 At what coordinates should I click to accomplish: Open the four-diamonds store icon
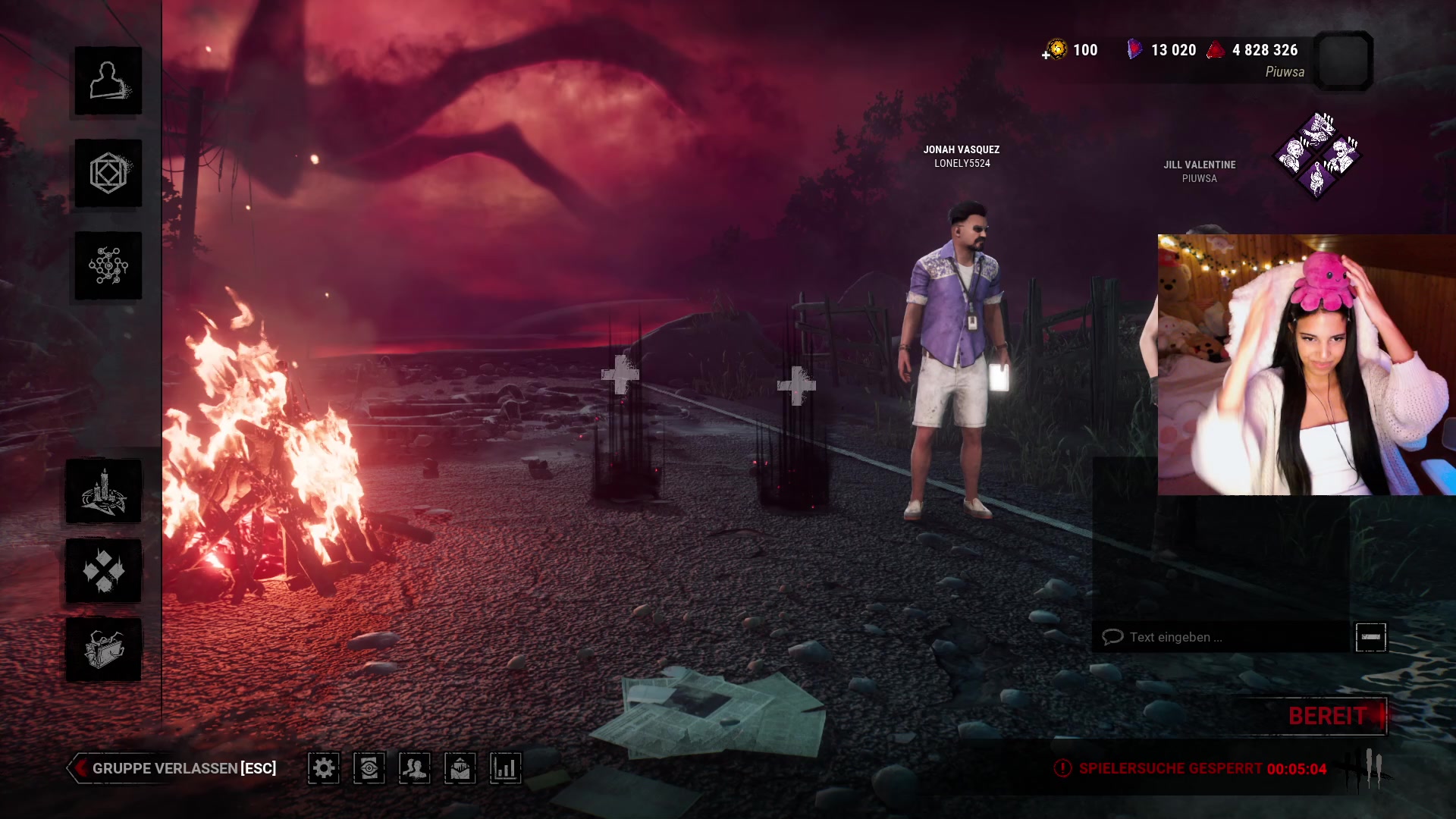104,571
